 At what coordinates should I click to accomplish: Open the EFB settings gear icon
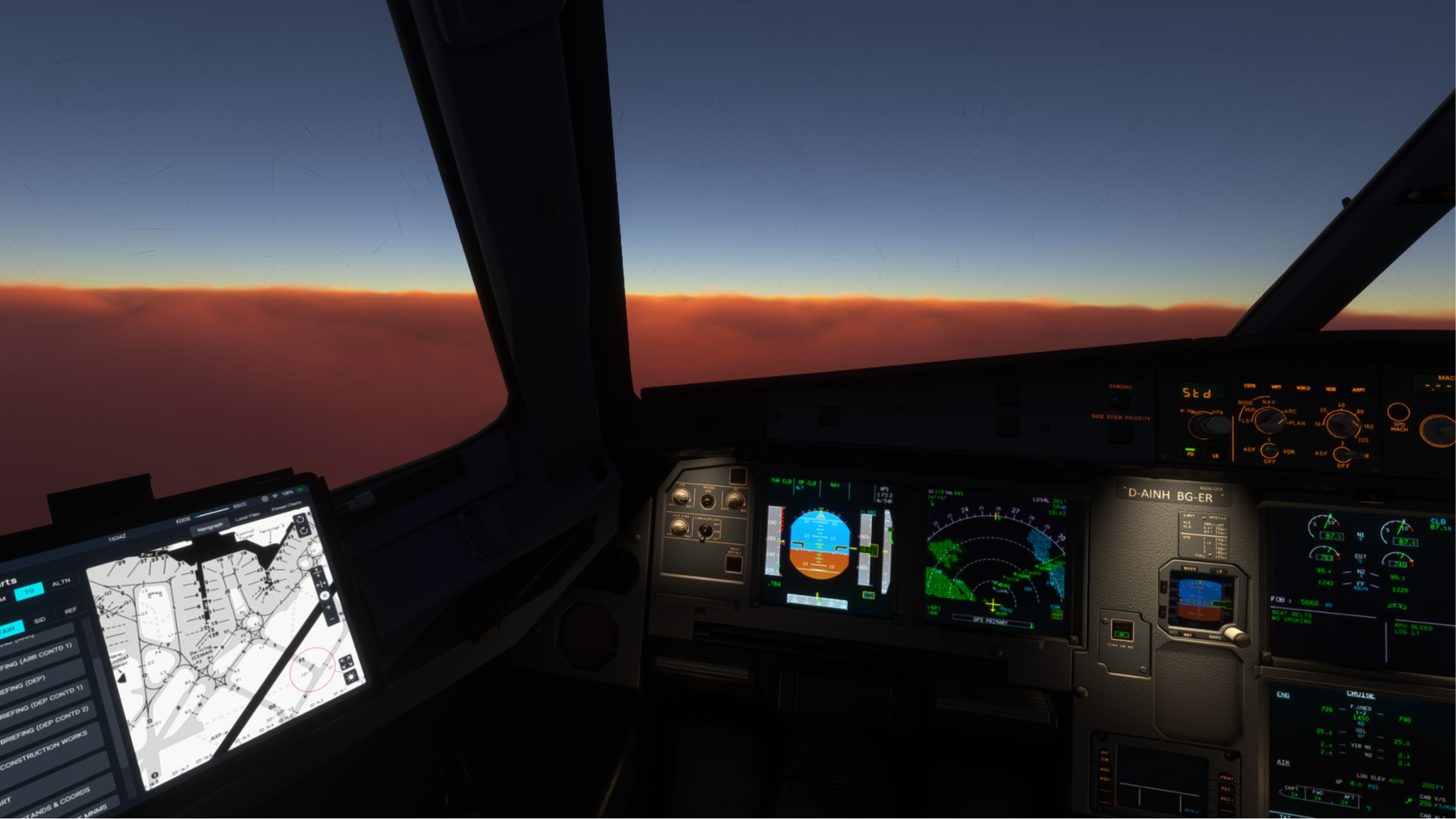click(265, 498)
